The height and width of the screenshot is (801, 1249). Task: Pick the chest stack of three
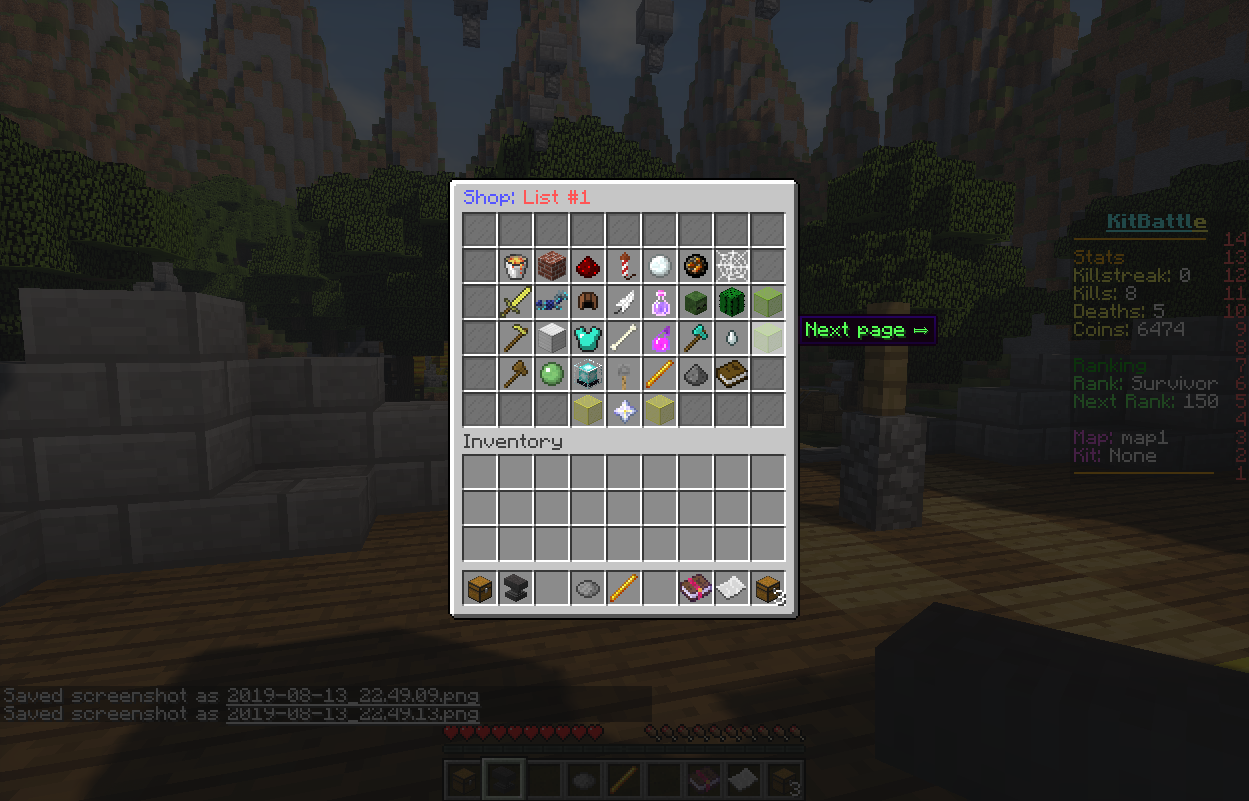click(768, 588)
